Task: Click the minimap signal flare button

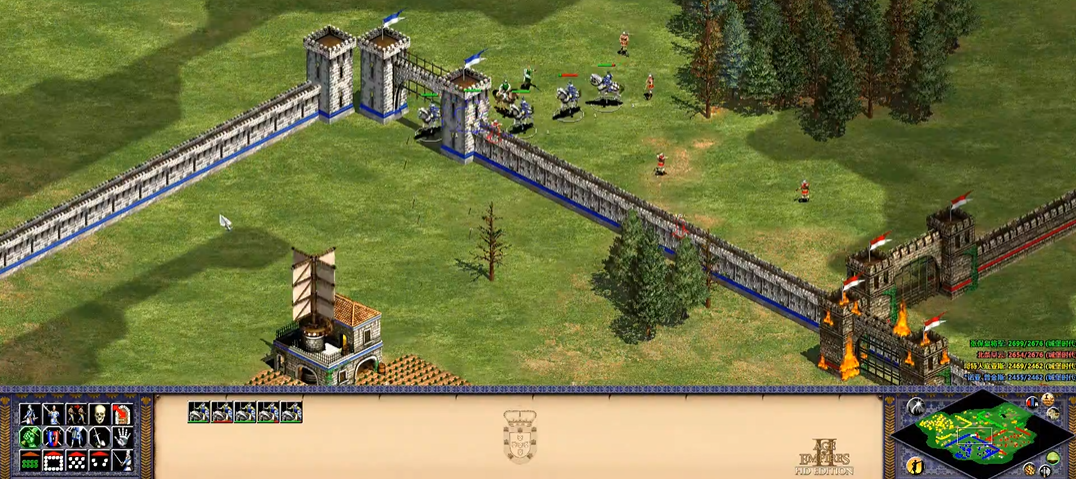Action: [x=915, y=406]
